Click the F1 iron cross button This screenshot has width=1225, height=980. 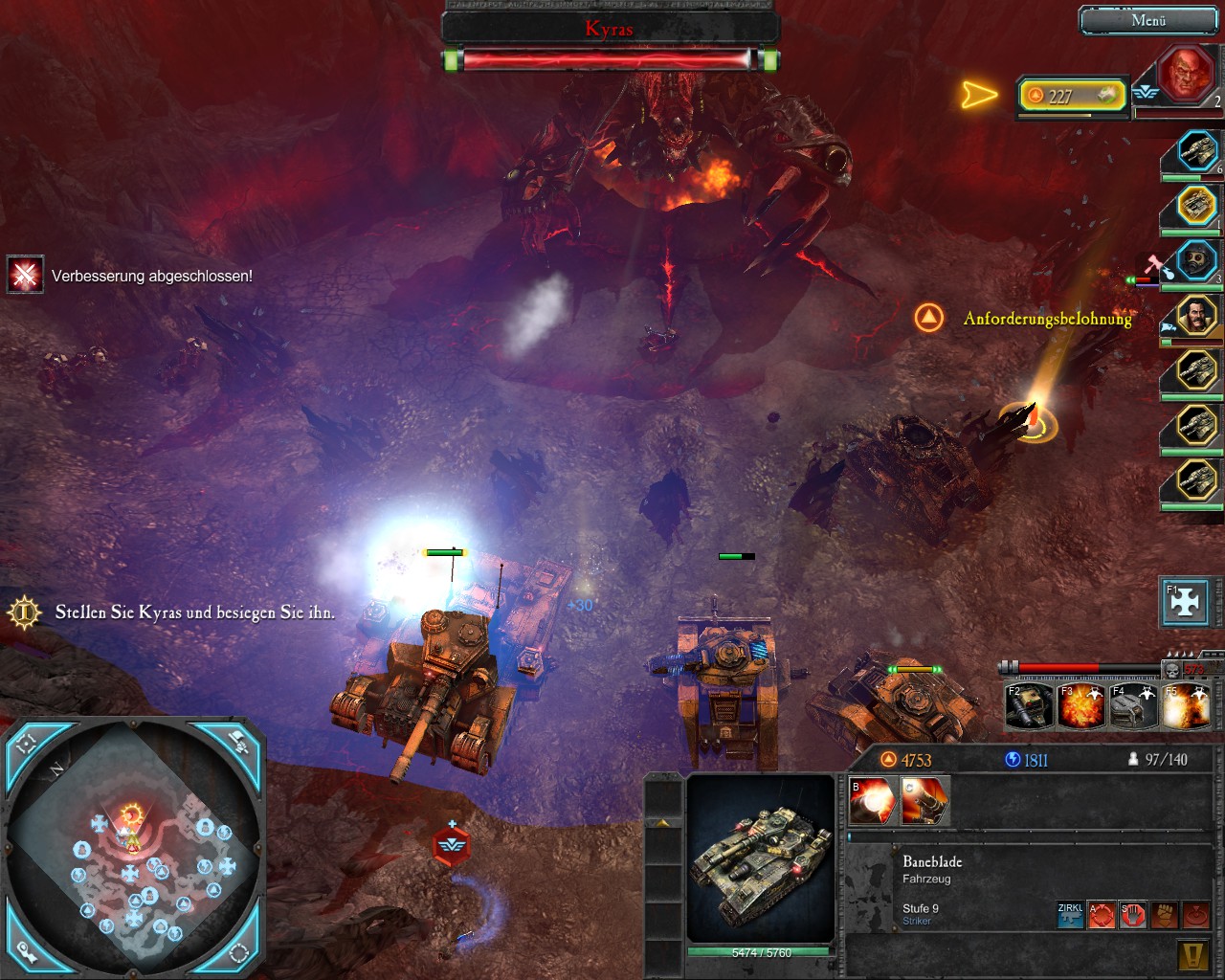(1185, 602)
